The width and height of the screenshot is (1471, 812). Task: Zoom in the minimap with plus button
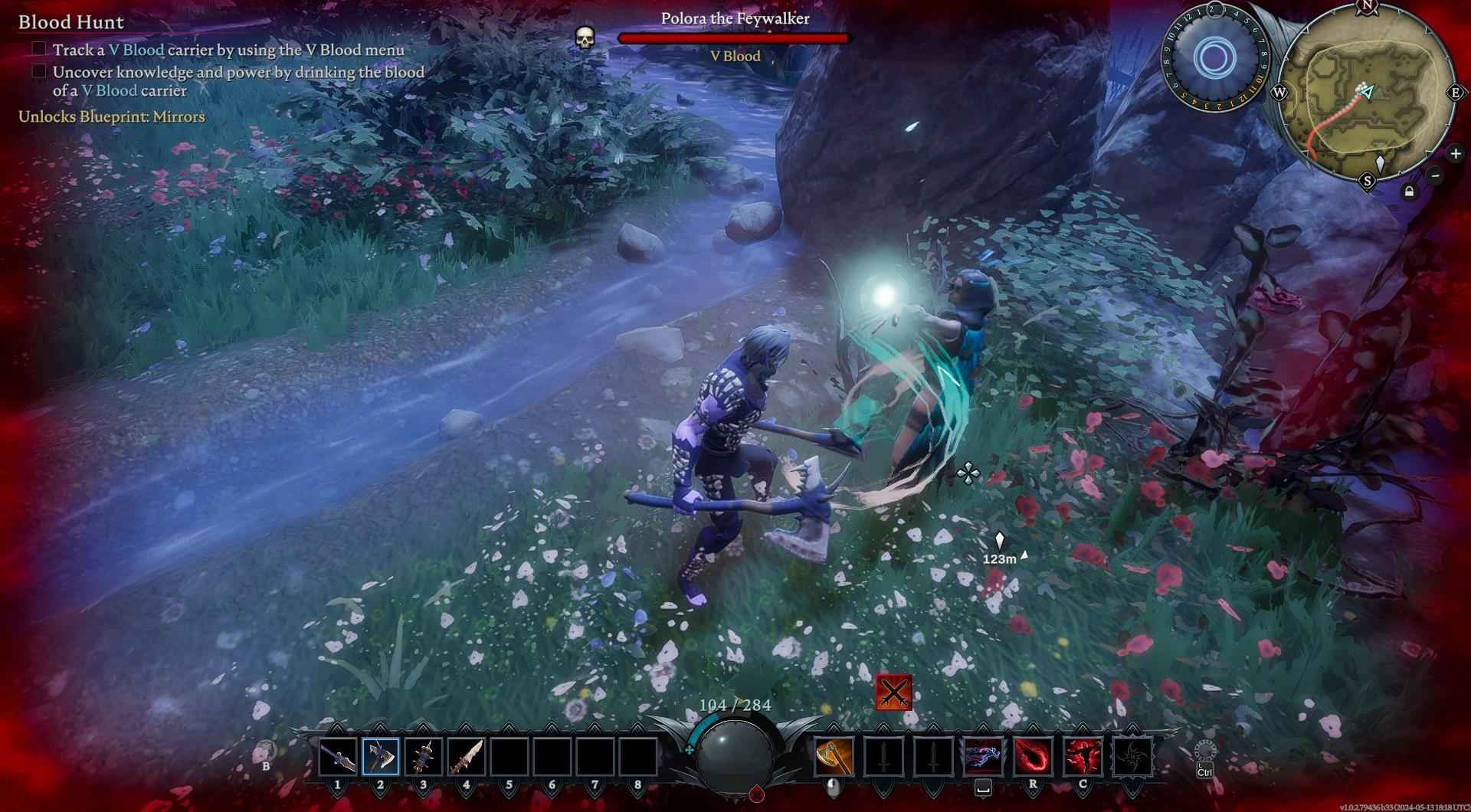click(x=1455, y=154)
